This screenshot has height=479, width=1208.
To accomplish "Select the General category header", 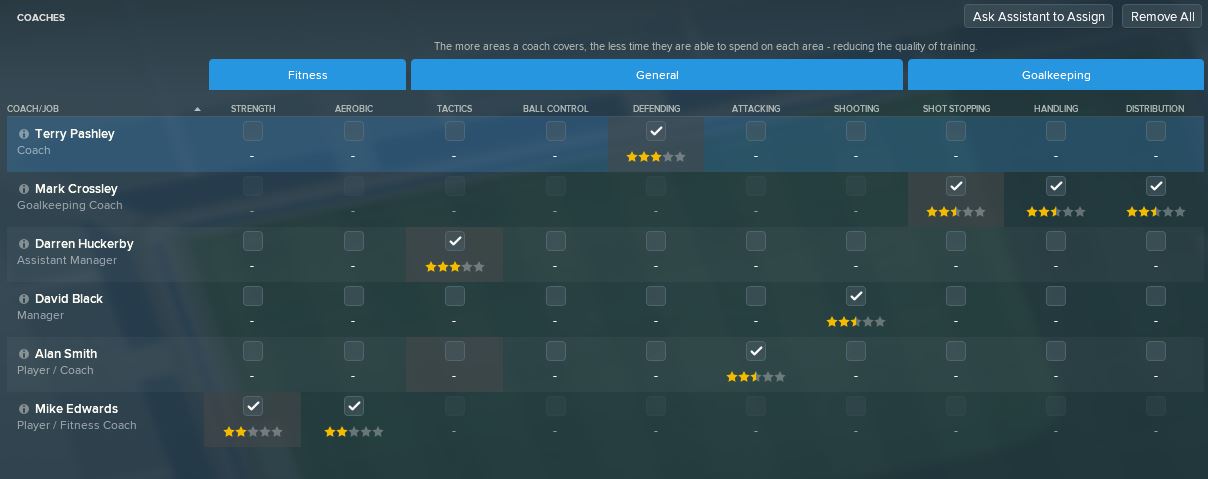I will pyautogui.click(x=657, y=75).
